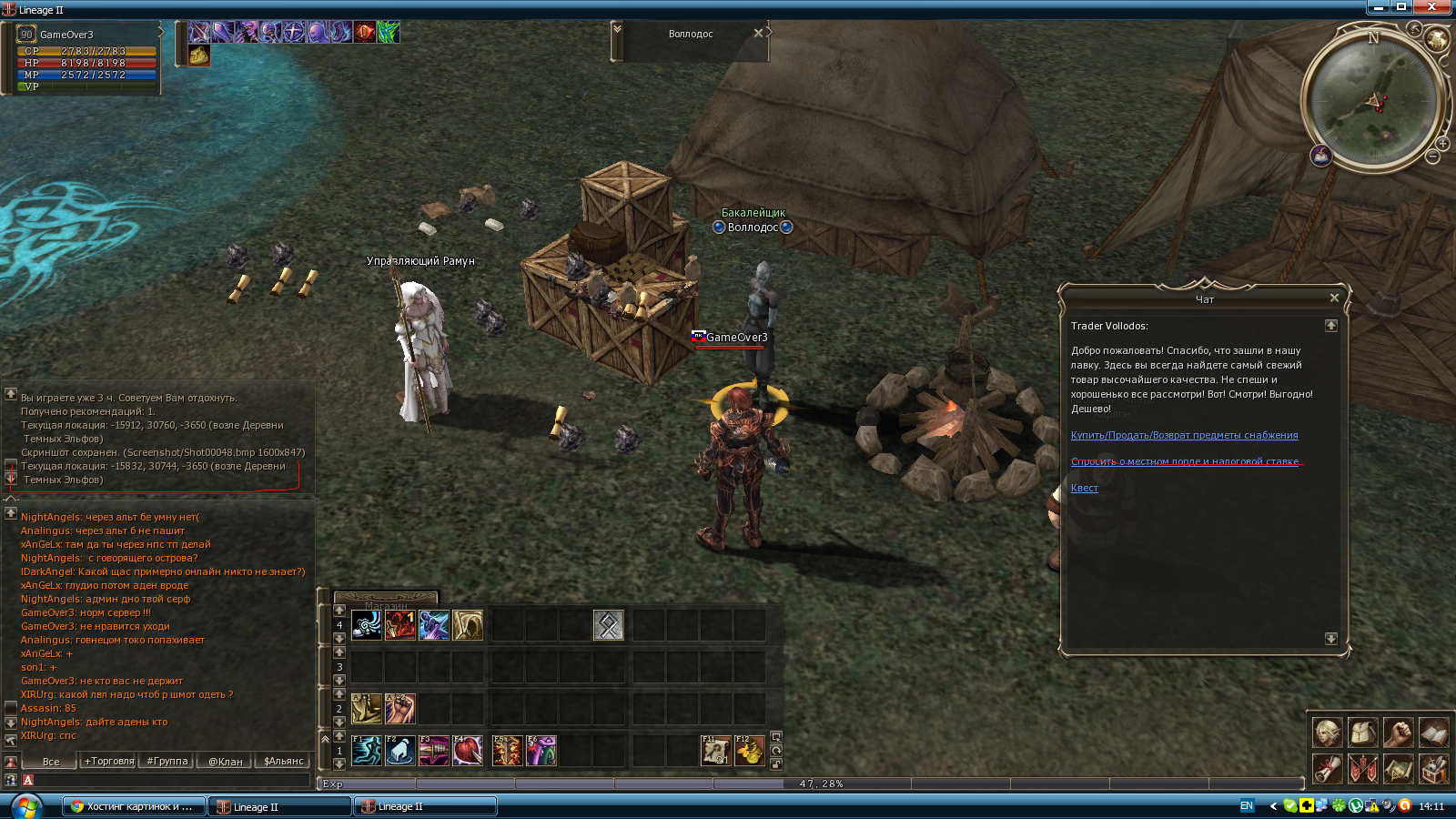Switch to the #Группа chat tab

pyautogui.click(x=167, y=761)
